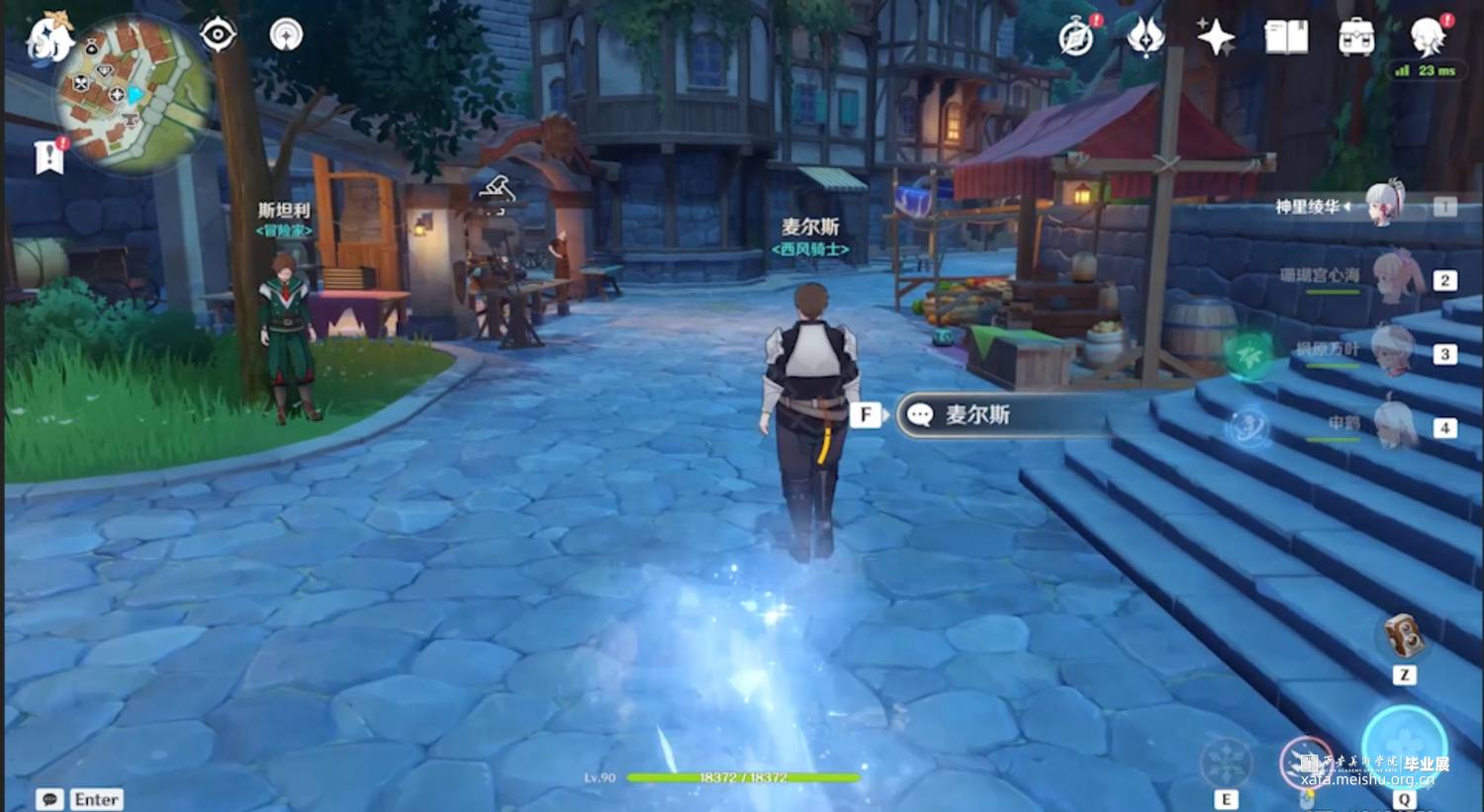This screenshot has height=812, width=1484.
Task: Open the compass icon in top bar
Action: click(1076, 38)
